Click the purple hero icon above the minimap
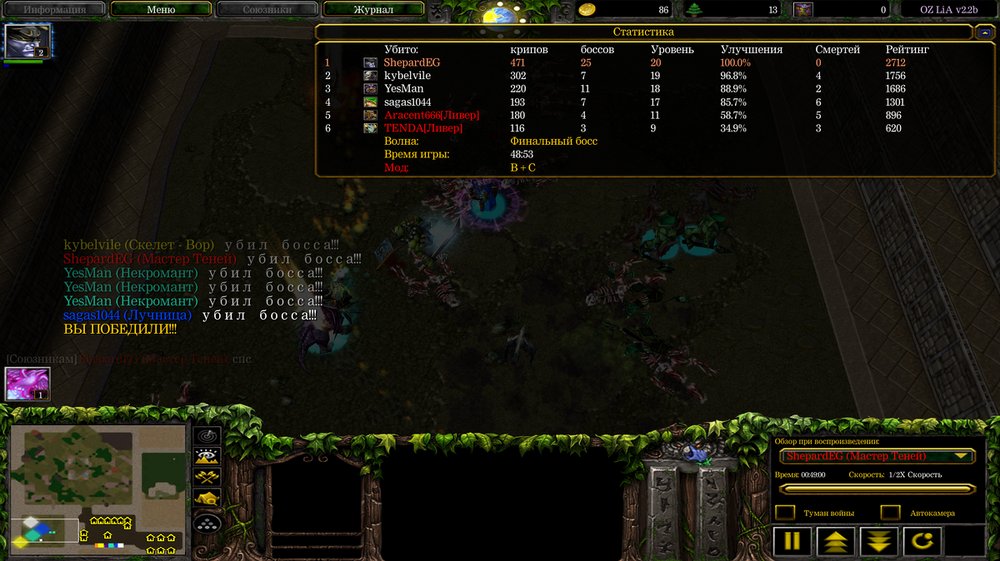The height and width of the screenshot is (561, 1000). click(27, 384)
